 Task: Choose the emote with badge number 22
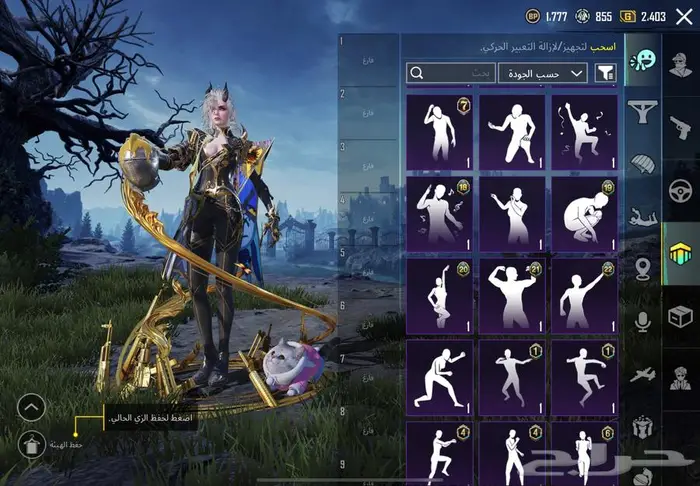tap(584, 294)
